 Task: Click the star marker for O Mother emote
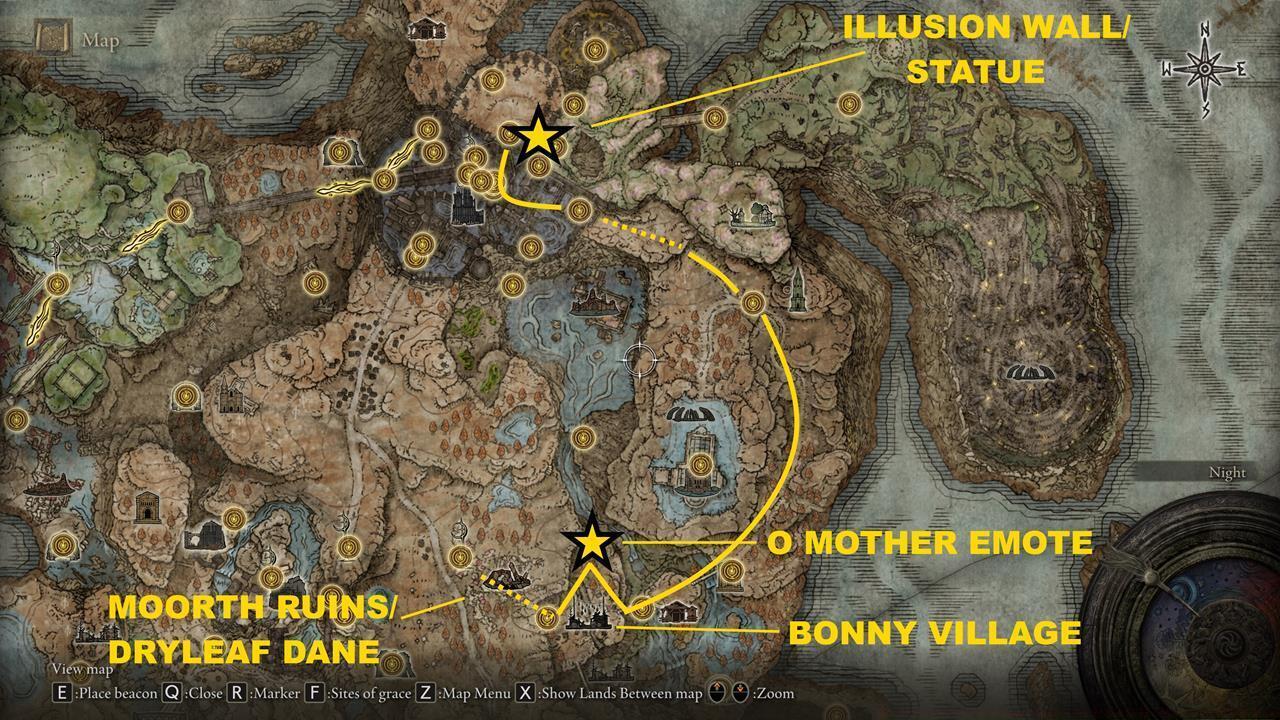click(592, 543)
